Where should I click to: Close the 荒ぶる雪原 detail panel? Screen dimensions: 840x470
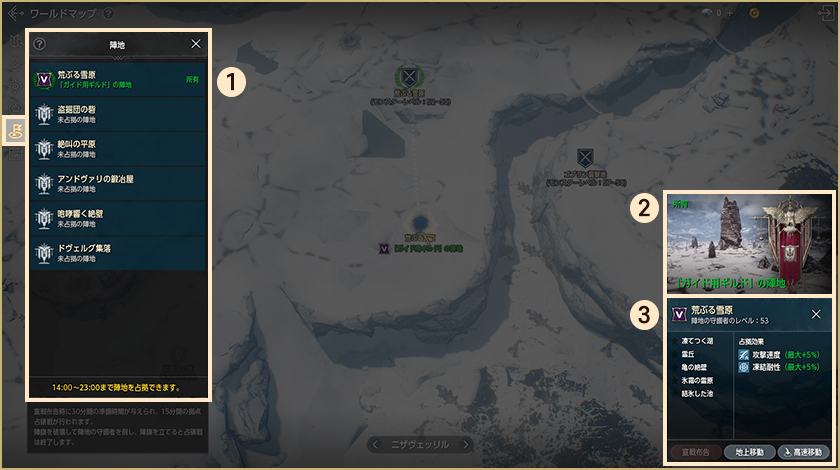[816, 314]
